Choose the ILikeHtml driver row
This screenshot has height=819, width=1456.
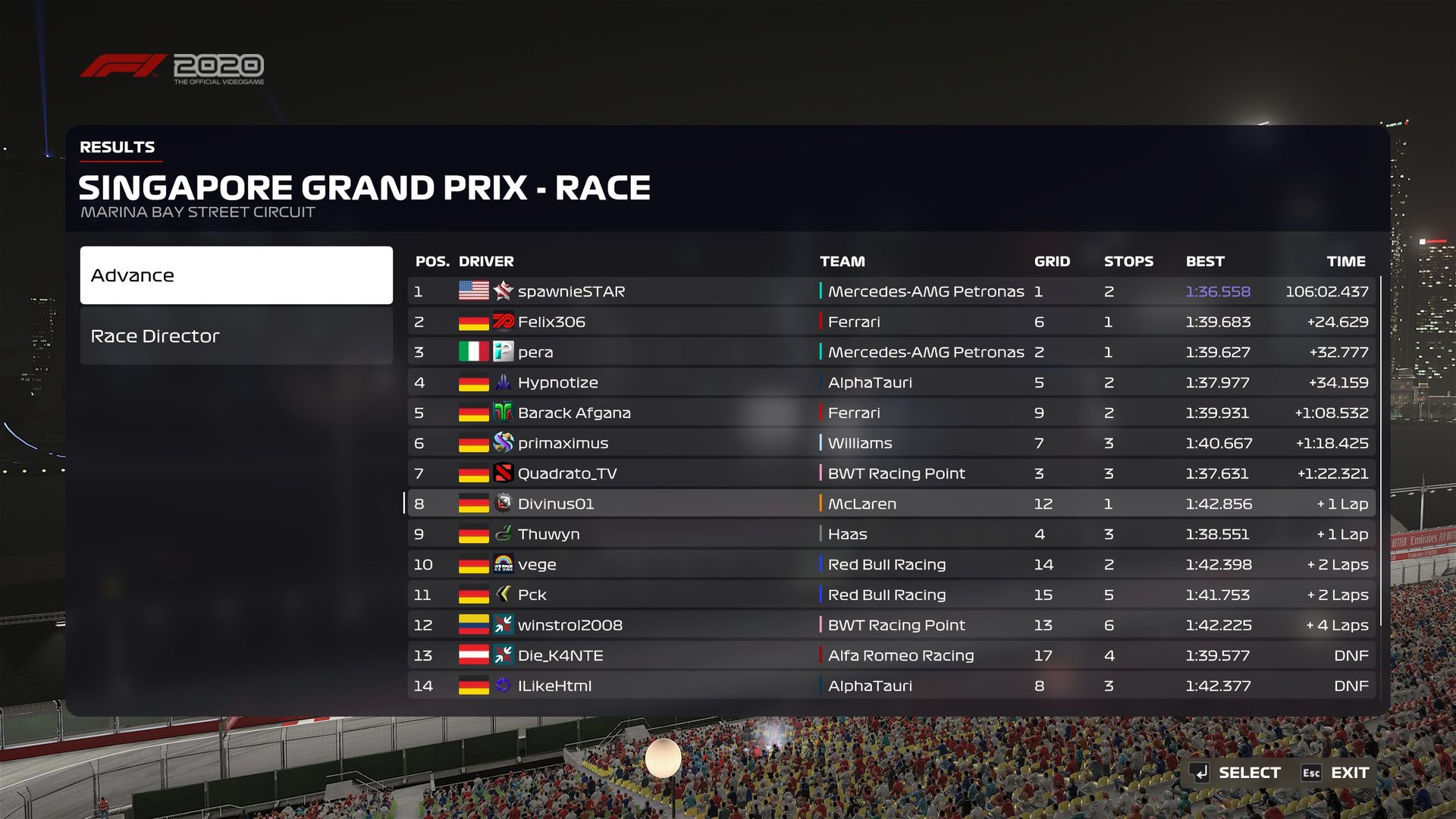tap(891, 686)
